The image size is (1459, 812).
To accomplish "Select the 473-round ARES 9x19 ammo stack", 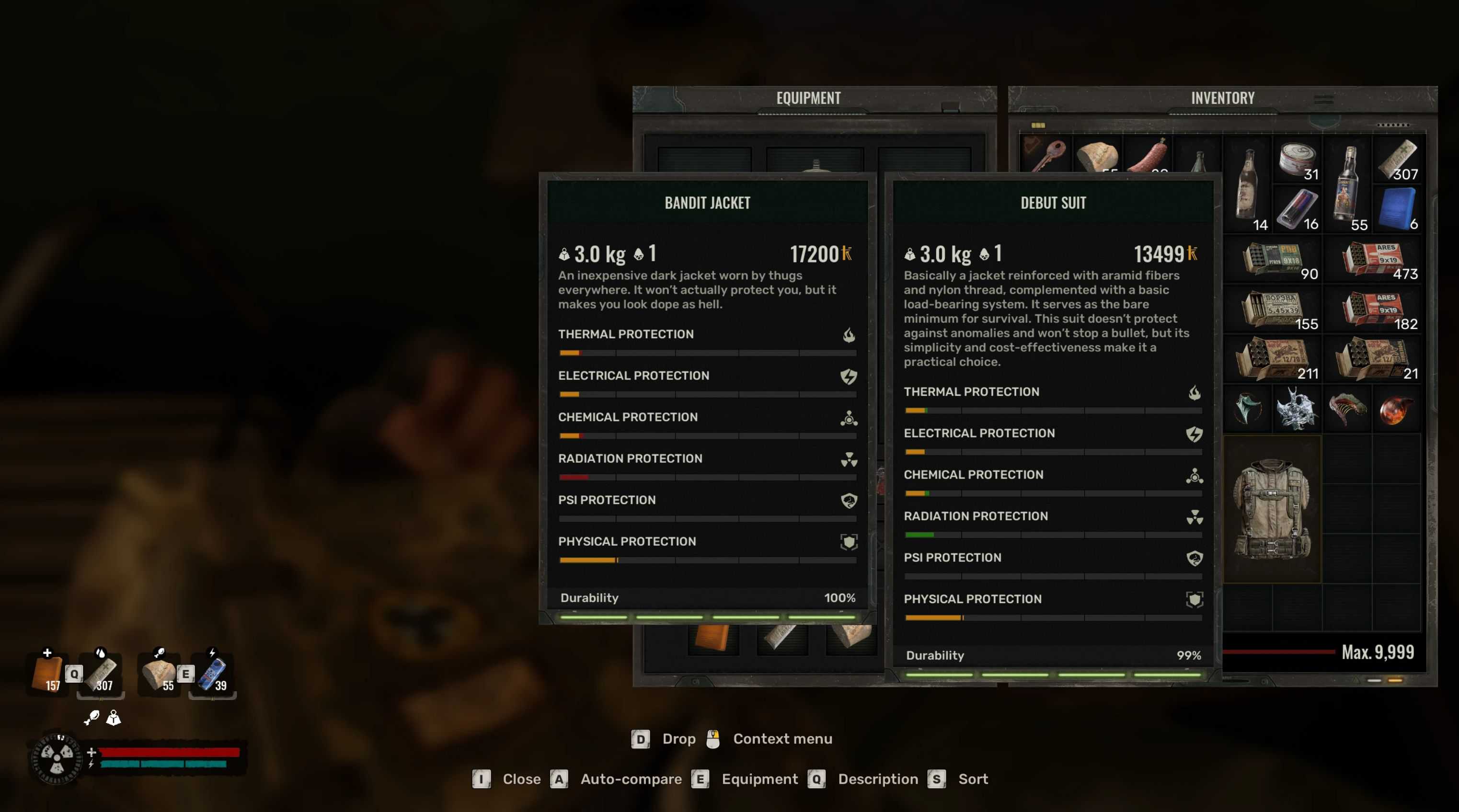I will tap(1372, 259).
